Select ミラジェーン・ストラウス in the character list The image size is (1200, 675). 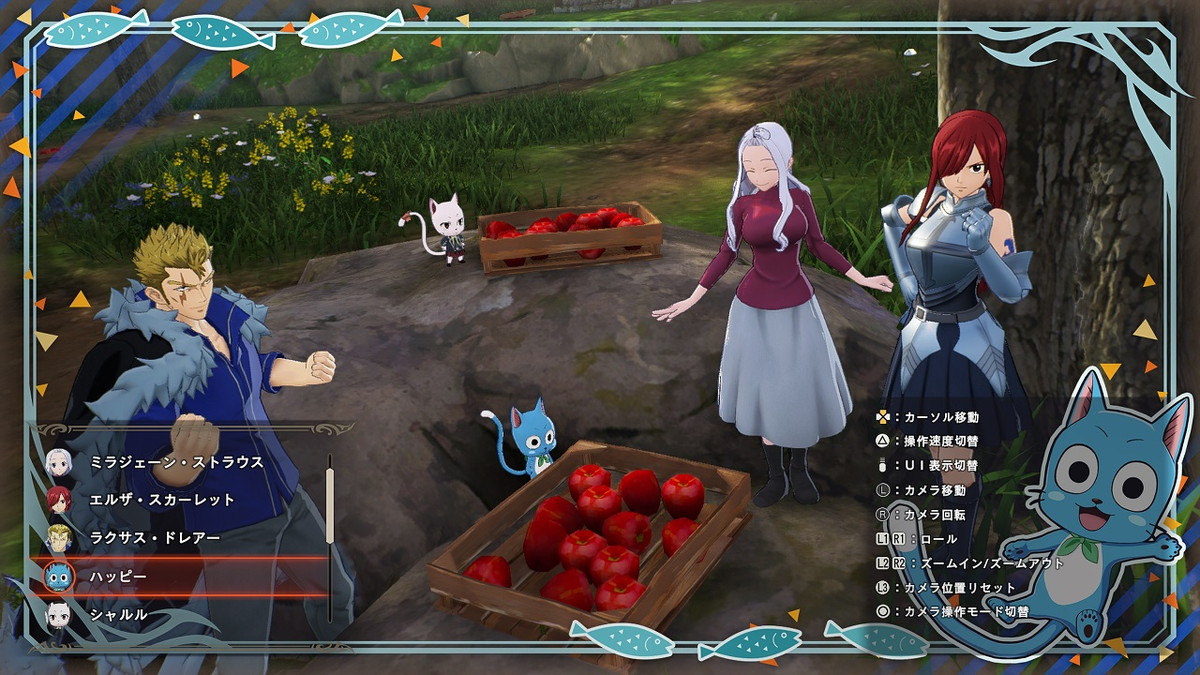(176, 462)
